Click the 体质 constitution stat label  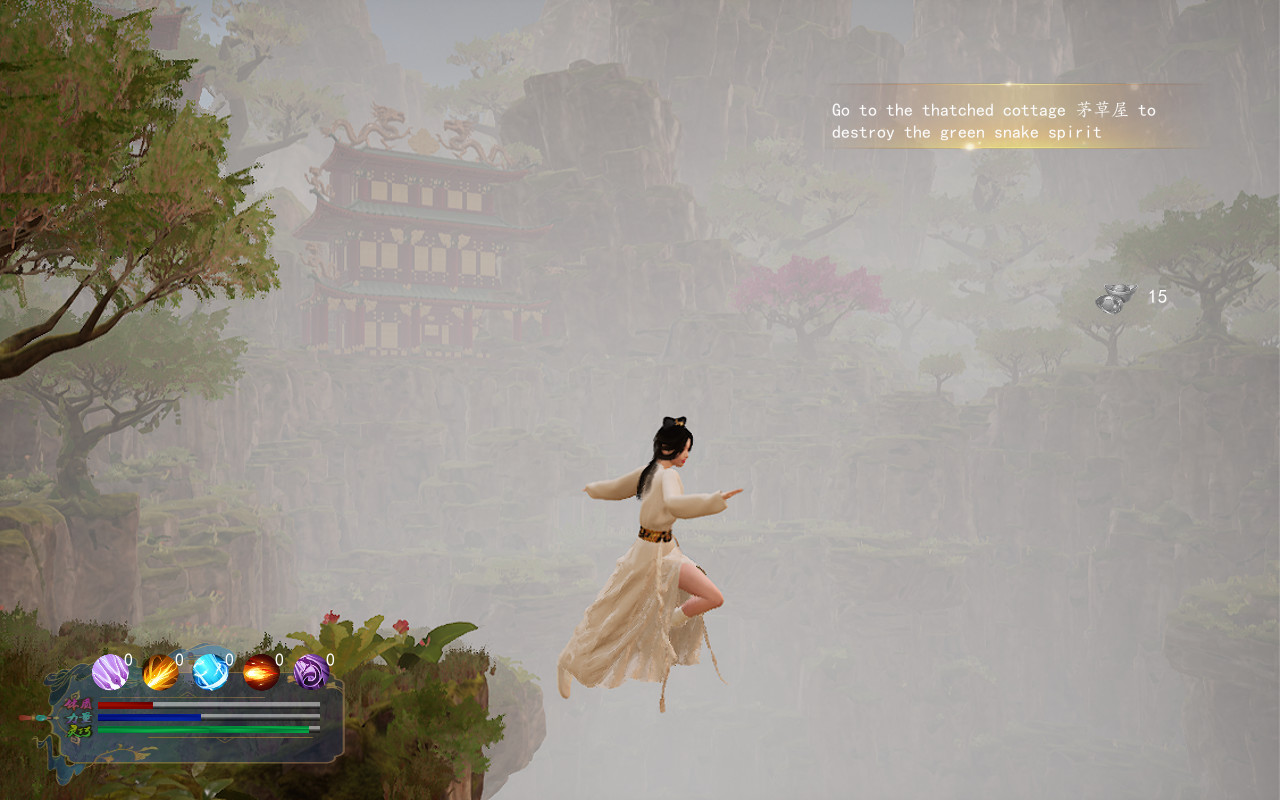[x=78, y=705]
